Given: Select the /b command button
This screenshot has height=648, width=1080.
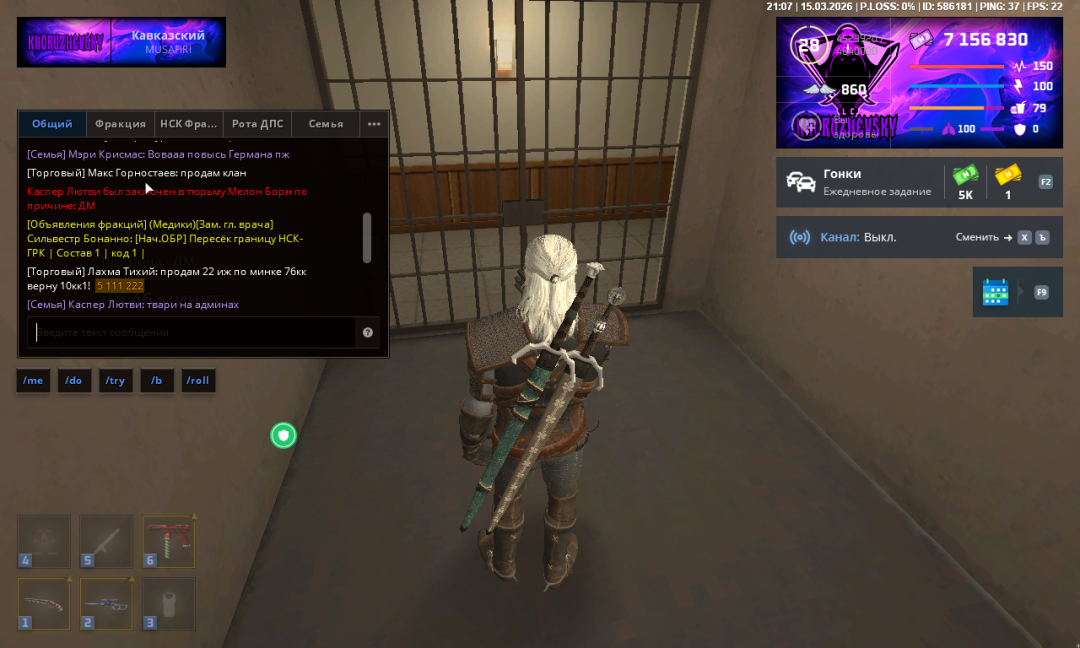Looking at the screenshot, I should tap(157, 381).
